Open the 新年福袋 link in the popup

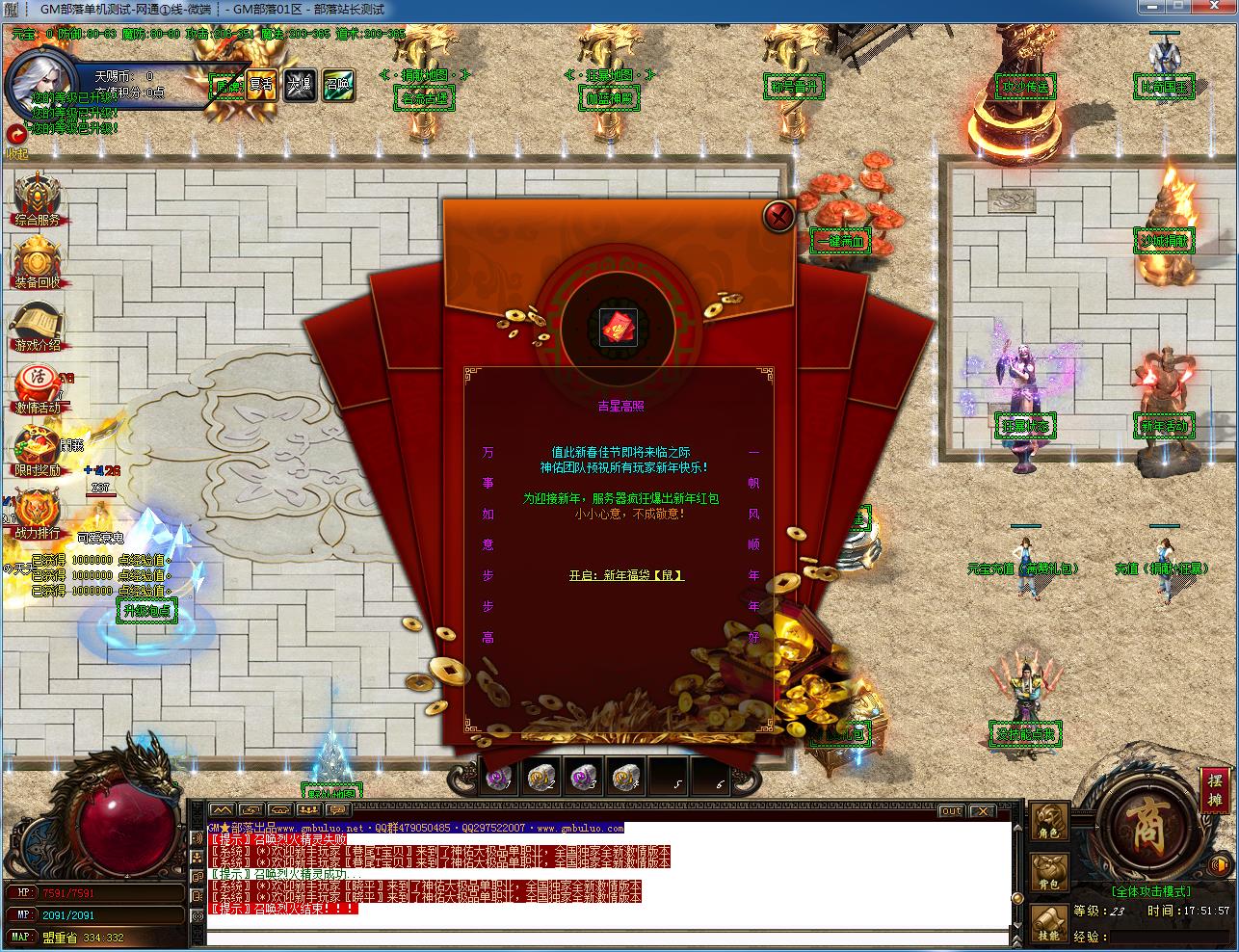coord(626,575)
